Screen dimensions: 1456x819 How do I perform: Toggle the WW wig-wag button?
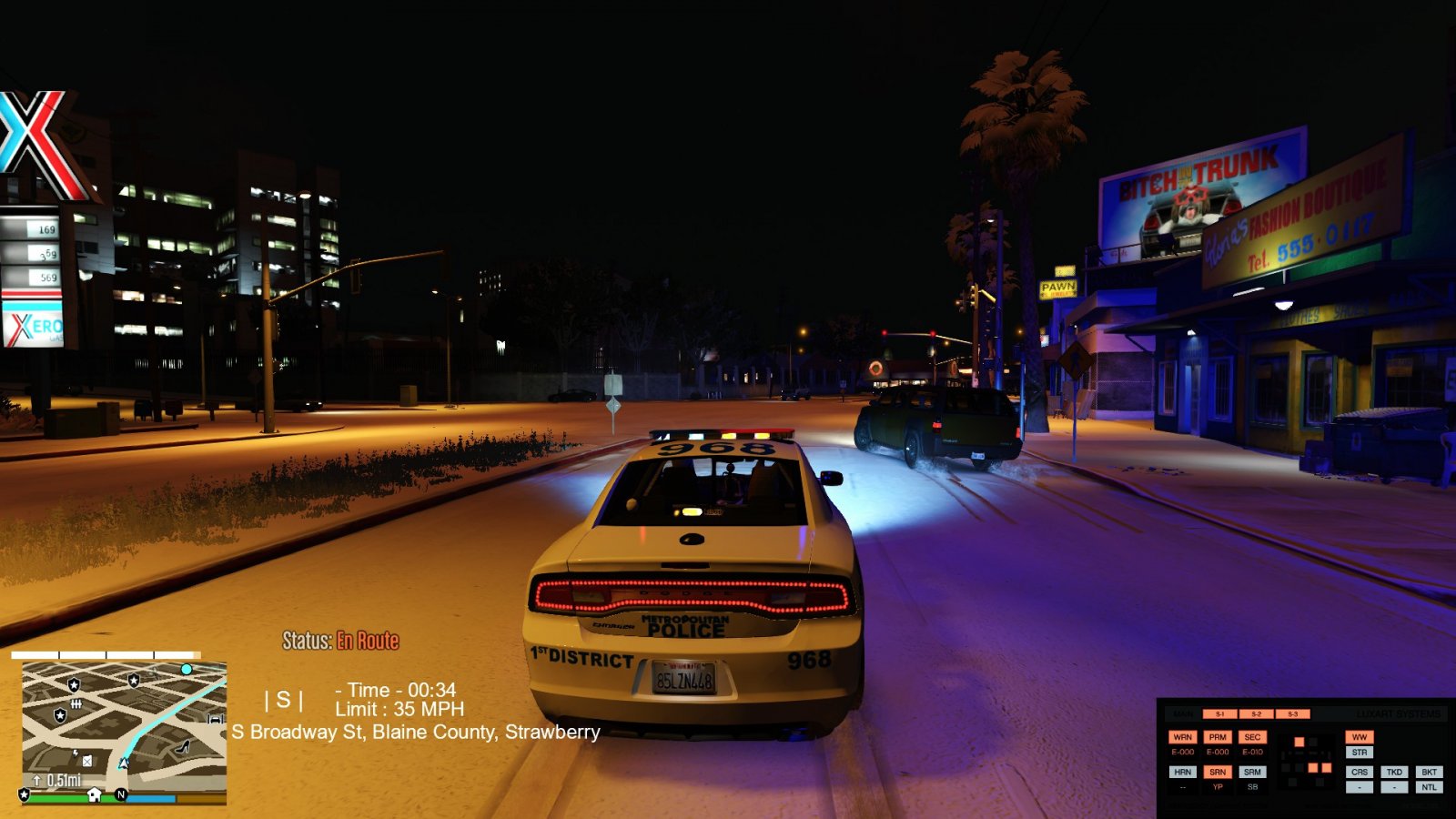click(x=1359, y=737)
